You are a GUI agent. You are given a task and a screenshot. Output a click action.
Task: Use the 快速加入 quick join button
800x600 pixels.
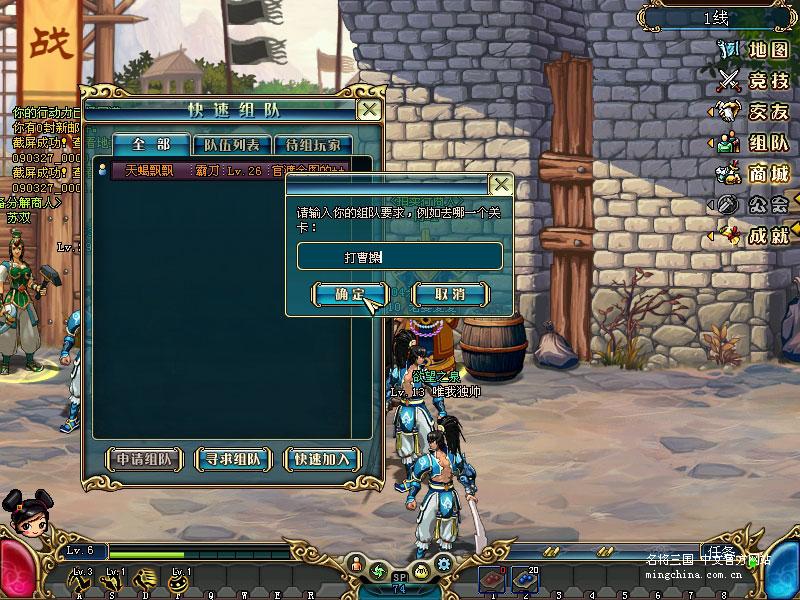click(322, 459)
